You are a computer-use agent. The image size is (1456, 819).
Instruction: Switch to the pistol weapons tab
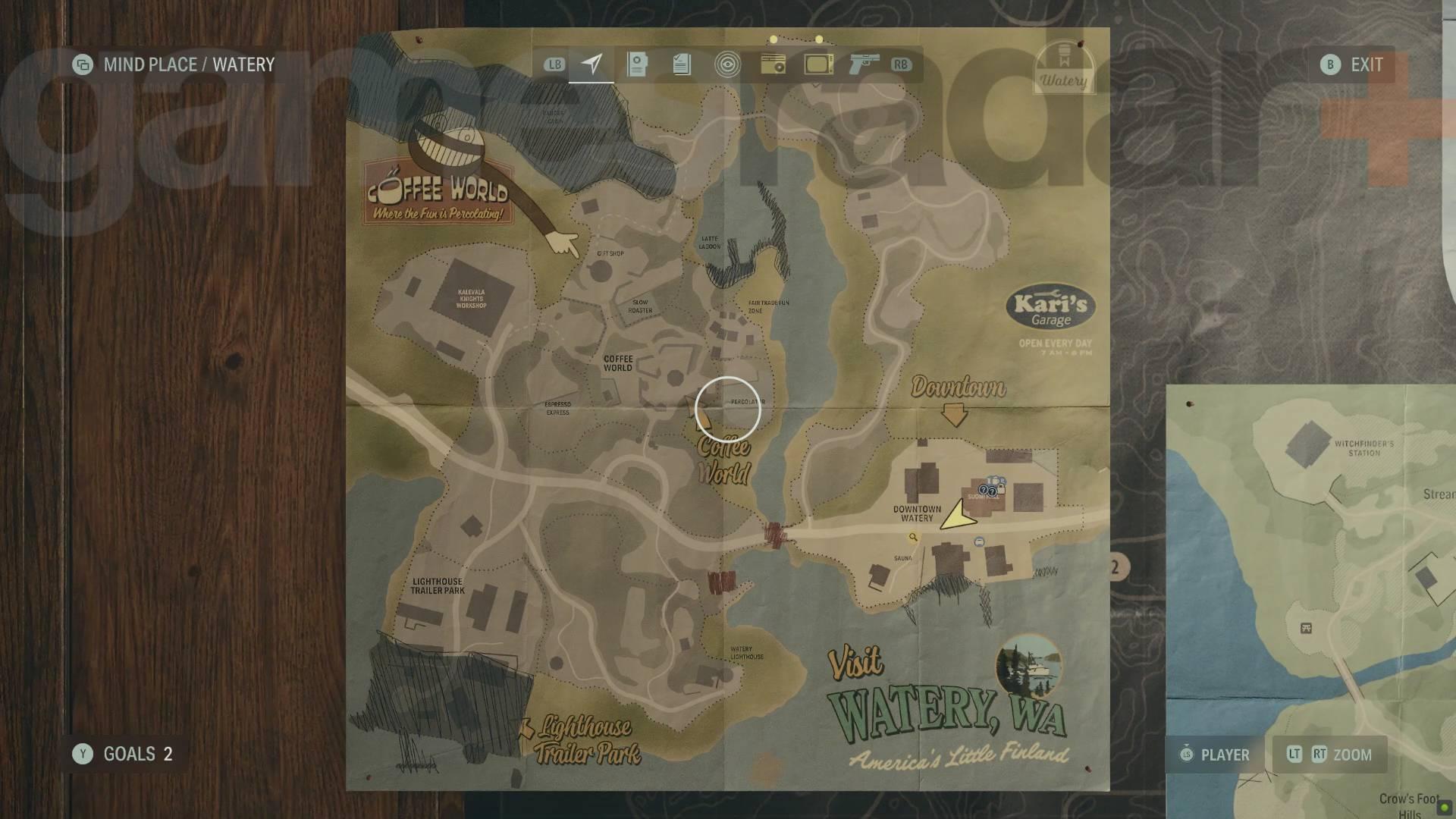tap(864, 64)
